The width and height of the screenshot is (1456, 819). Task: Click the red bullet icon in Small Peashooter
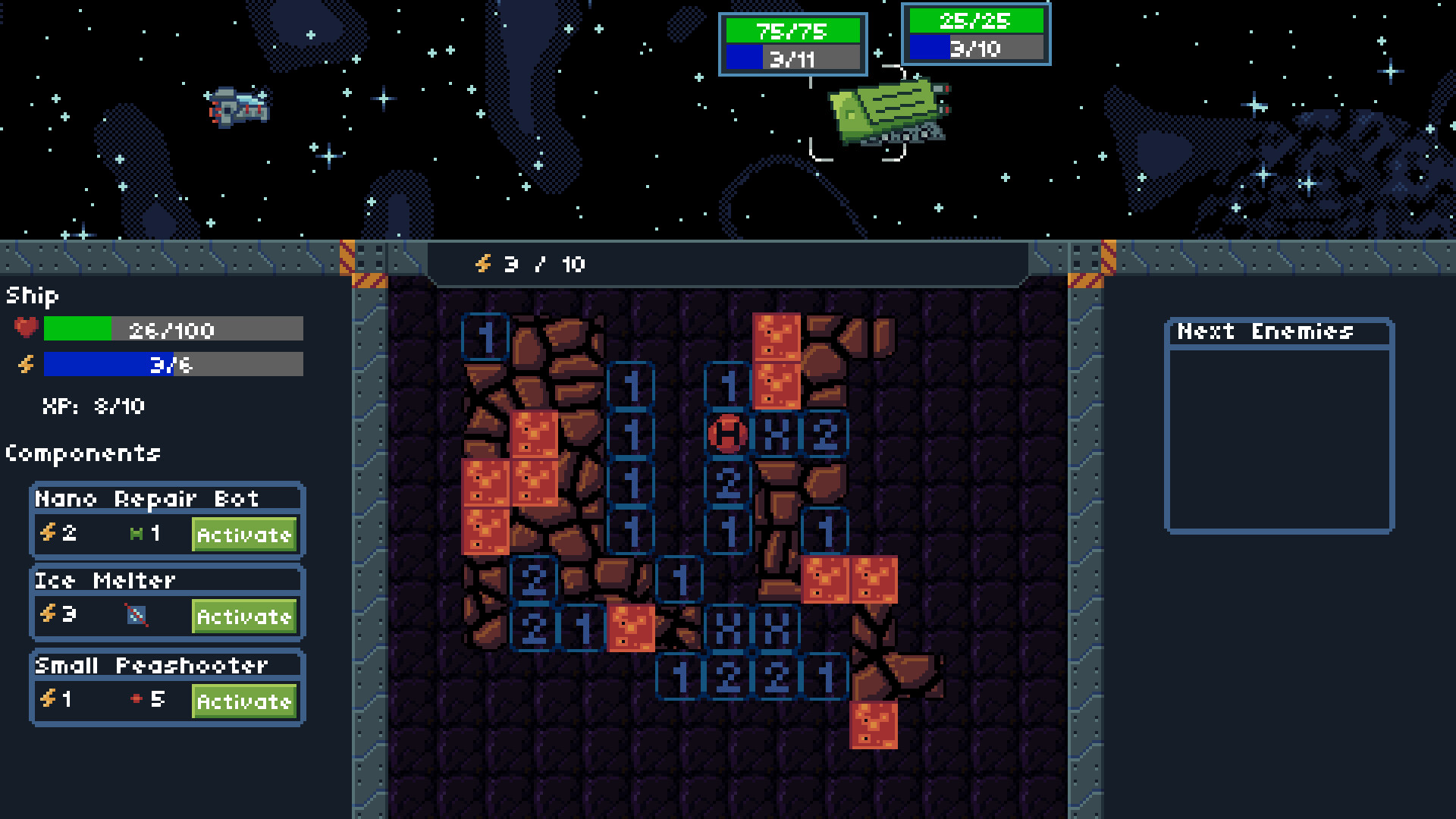(135, 700)
